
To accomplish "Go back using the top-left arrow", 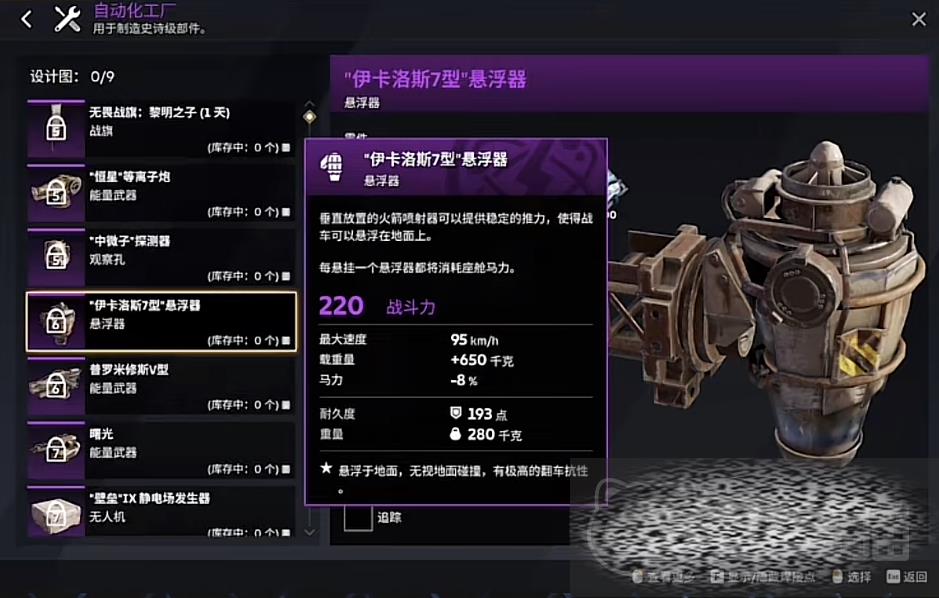I will (26, 19).
